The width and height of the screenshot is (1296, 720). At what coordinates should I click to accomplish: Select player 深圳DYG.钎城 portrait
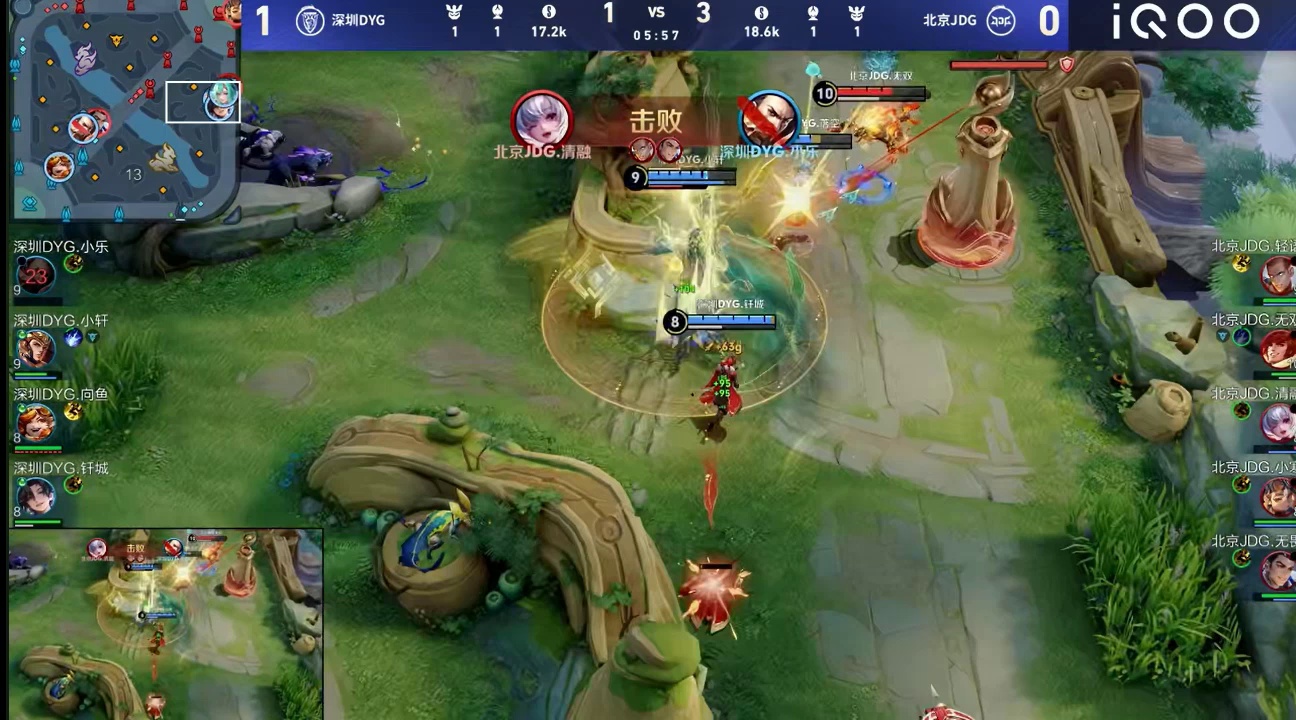(x=36, y=496)
